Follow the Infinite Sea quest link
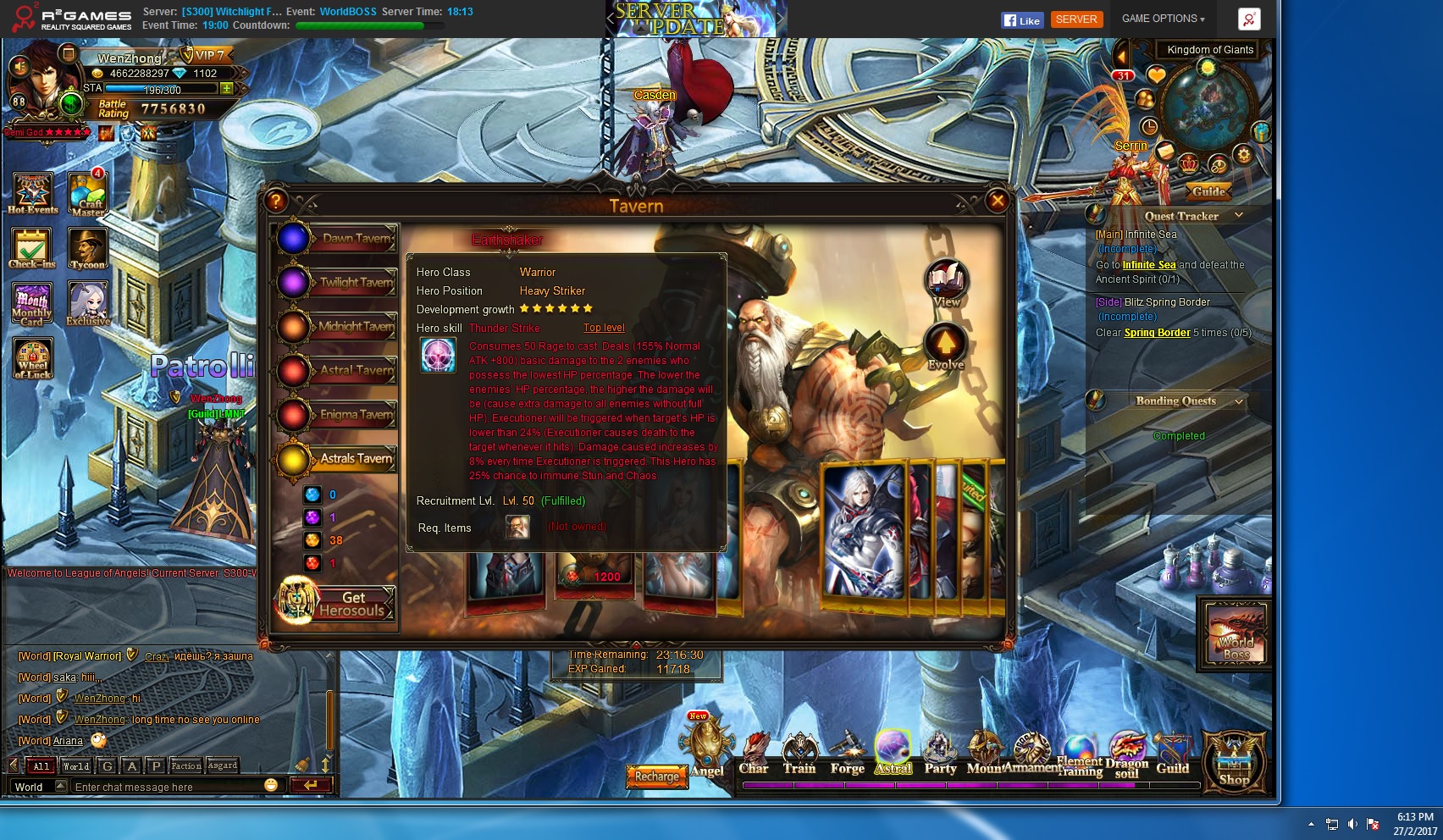The height and width of the screenshot is (840, 1443). point(1149,265)
